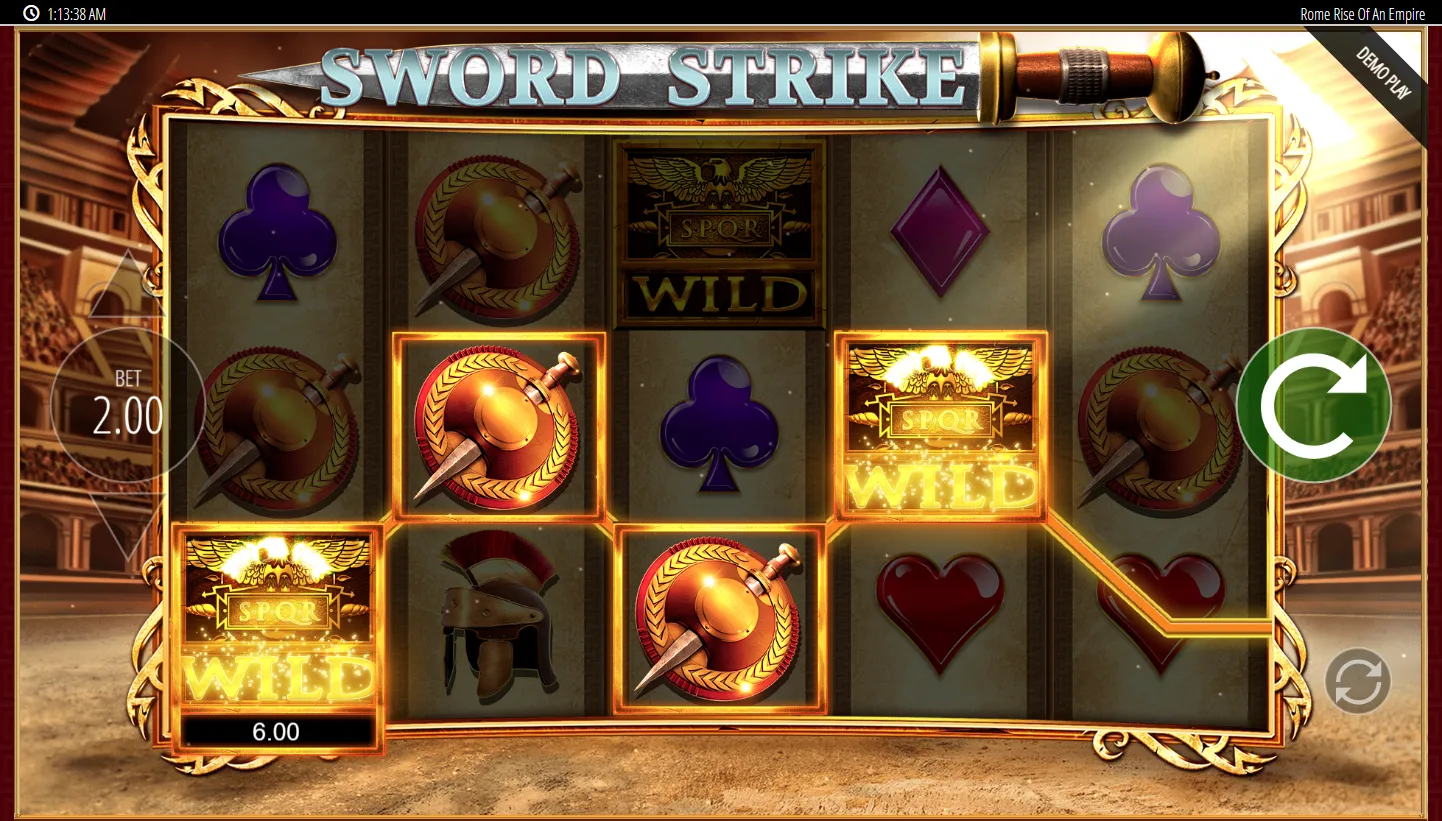Spin the reels with the green button

1313,405
